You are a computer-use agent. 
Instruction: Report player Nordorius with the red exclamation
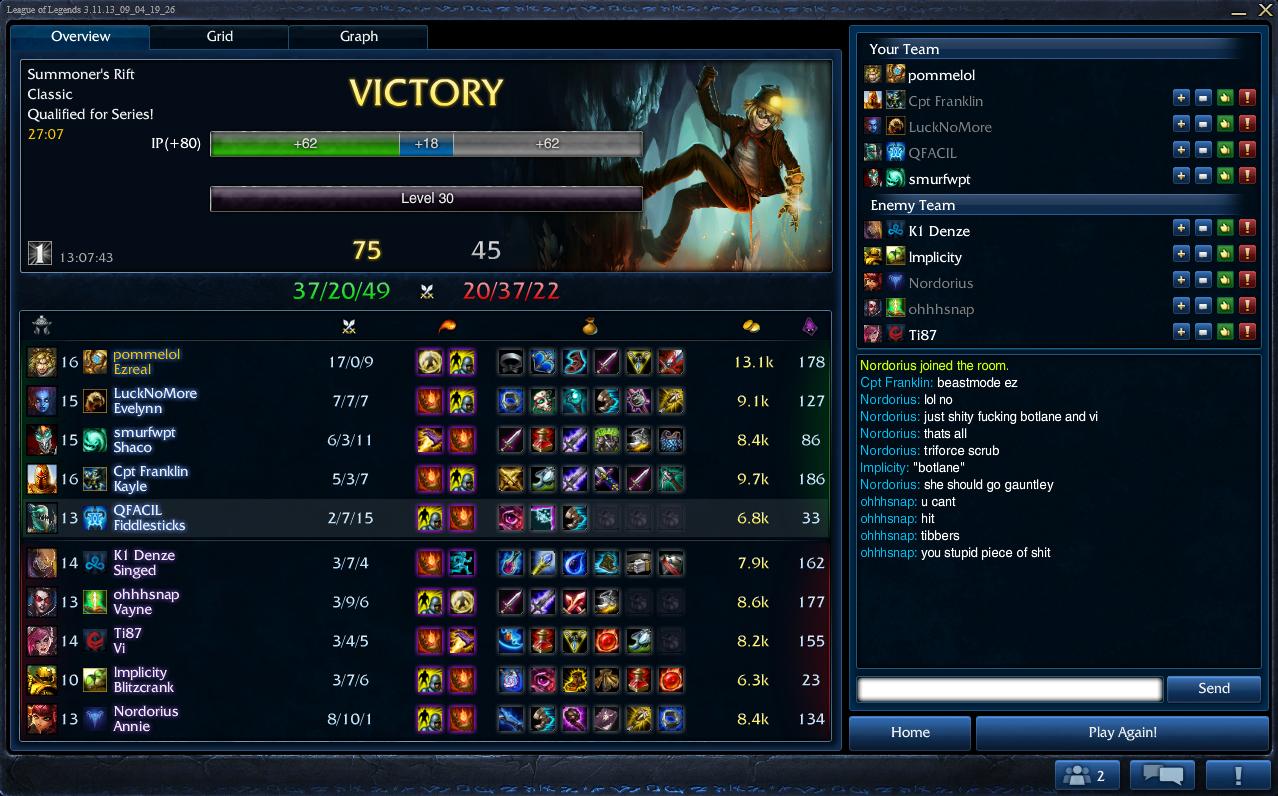[1247, 280]
